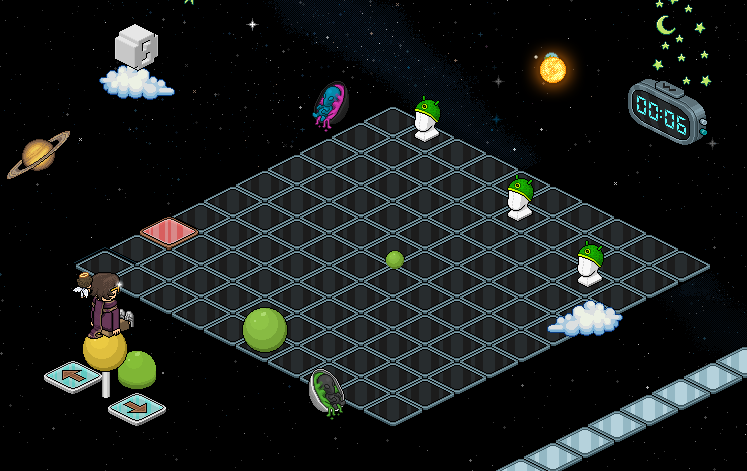Click the up-left arrow control tile
Screen dimensions: 747x471
tap(72, 376)
